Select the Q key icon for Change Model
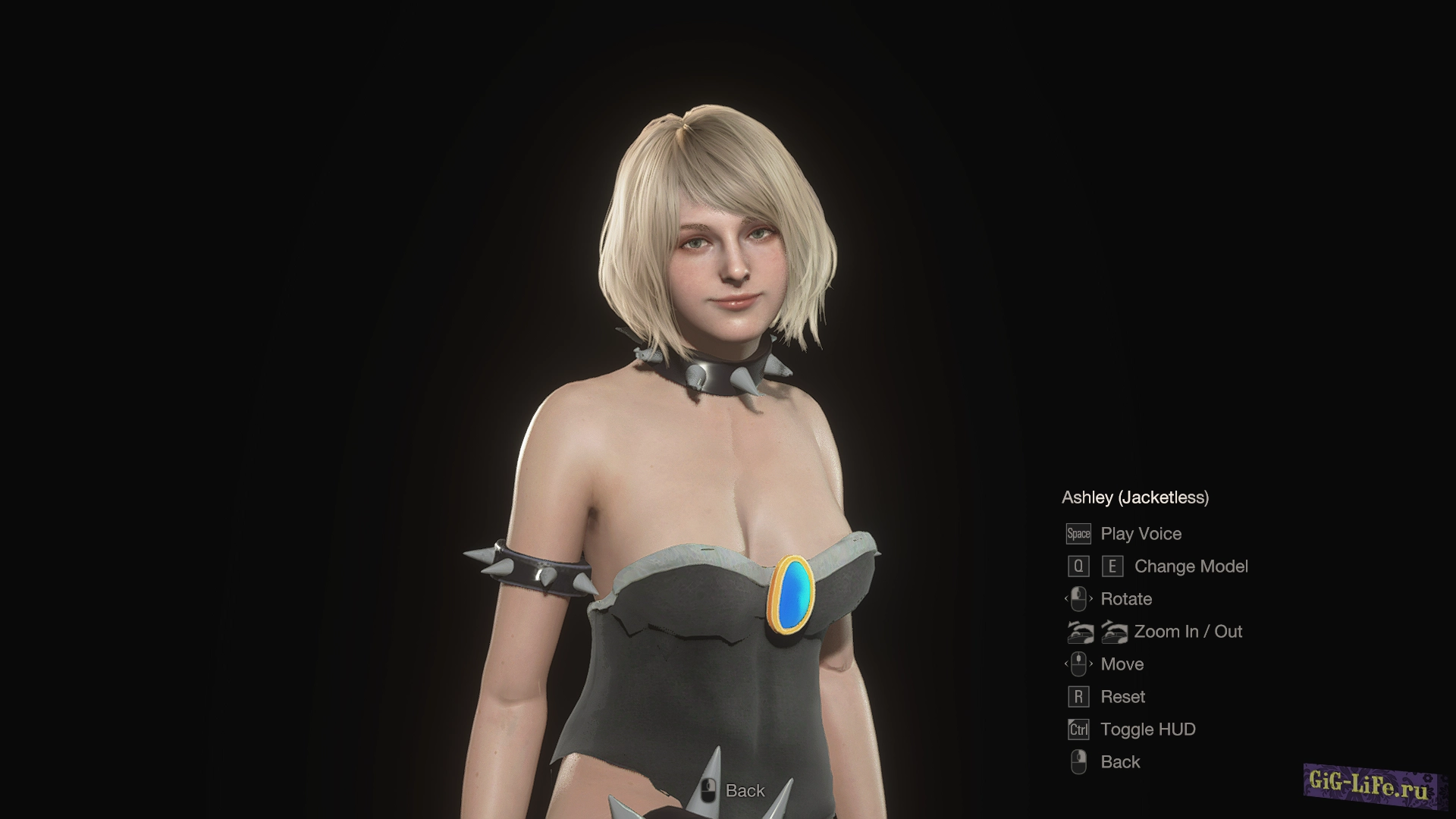1456x819 pixels. pyautogui.click(x=1078, y=566)
